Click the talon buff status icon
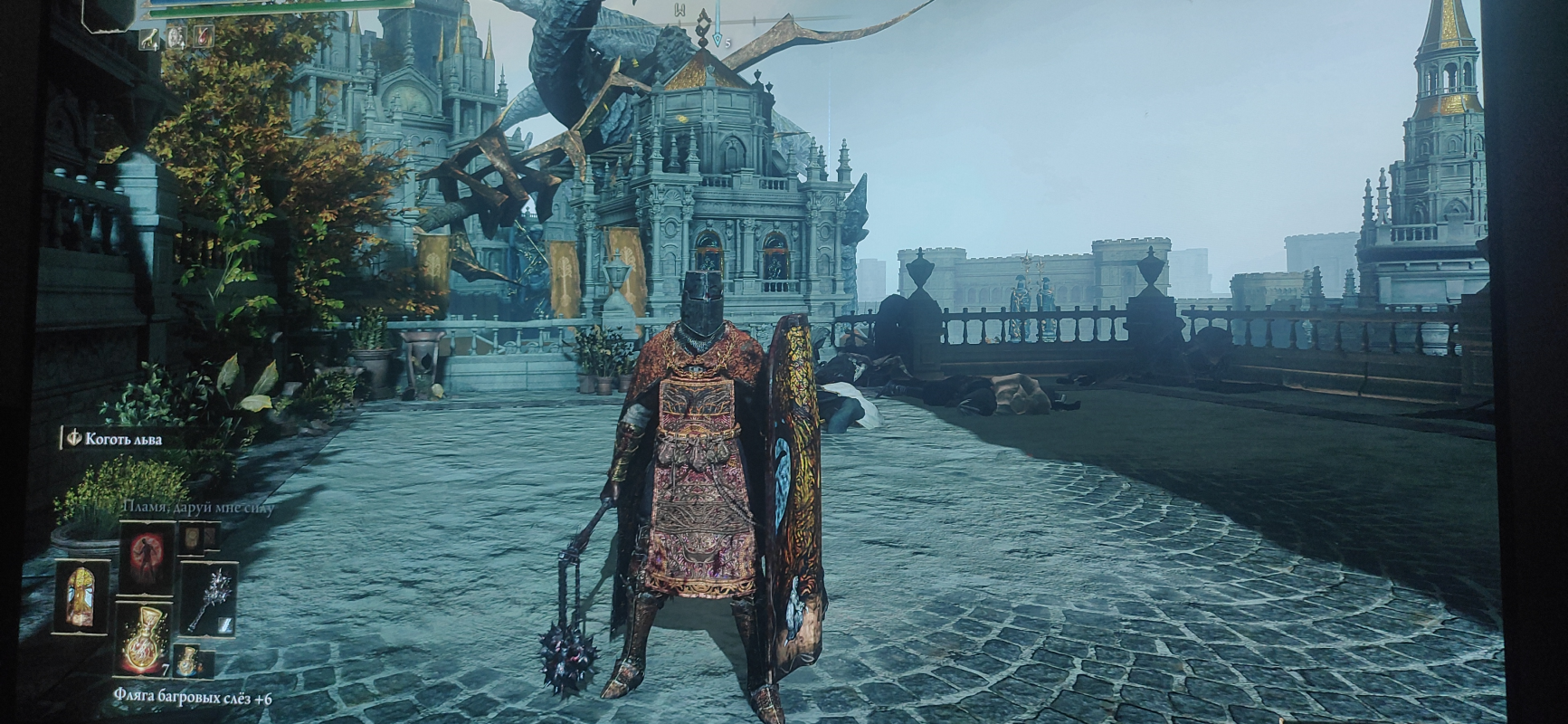Image resolution: width=1568 pixels, height=724 pixels. pyautogui.click(x=149, y=37)
